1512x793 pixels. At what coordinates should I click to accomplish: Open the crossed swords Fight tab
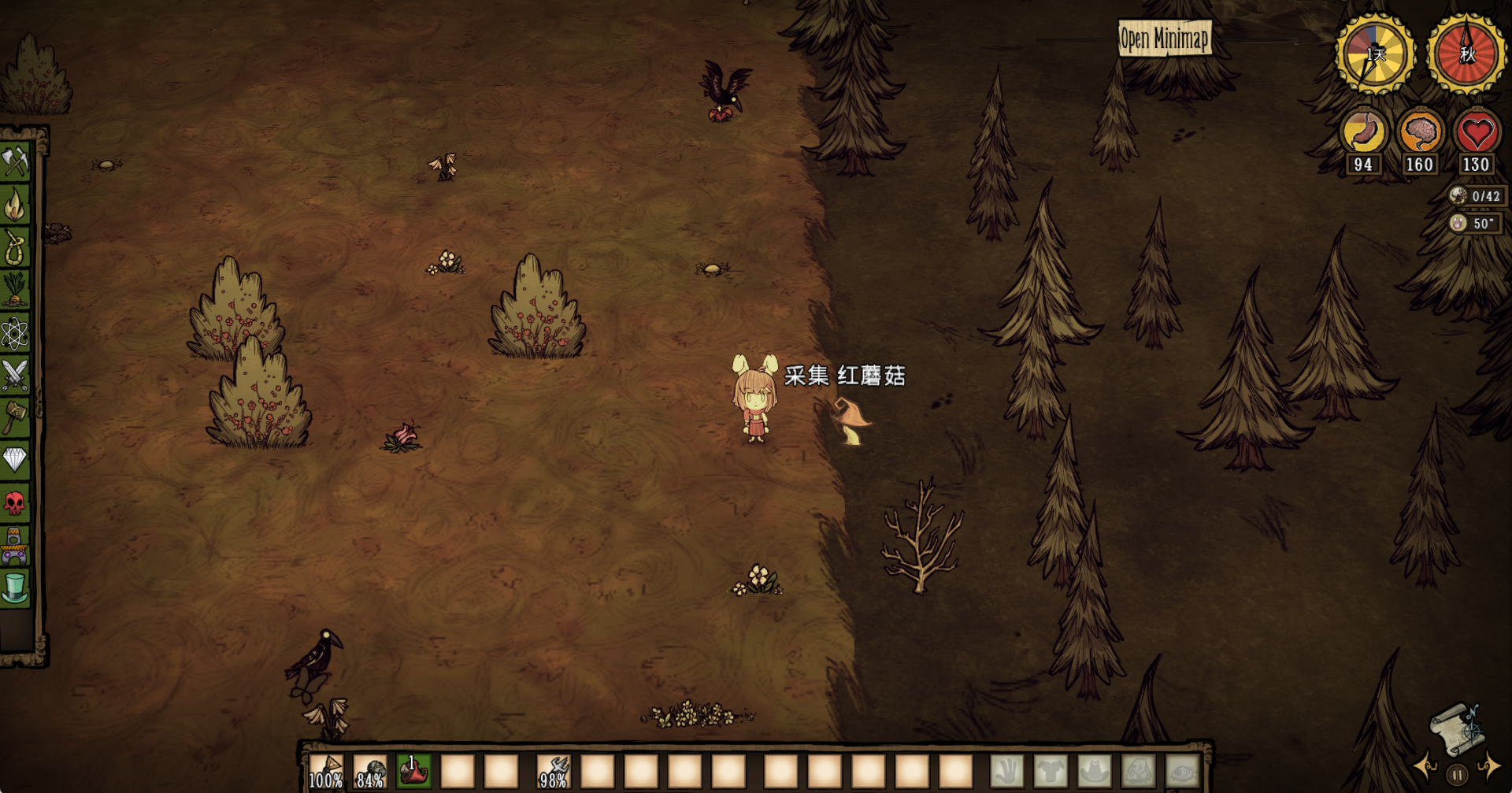(x=15, y=375)
